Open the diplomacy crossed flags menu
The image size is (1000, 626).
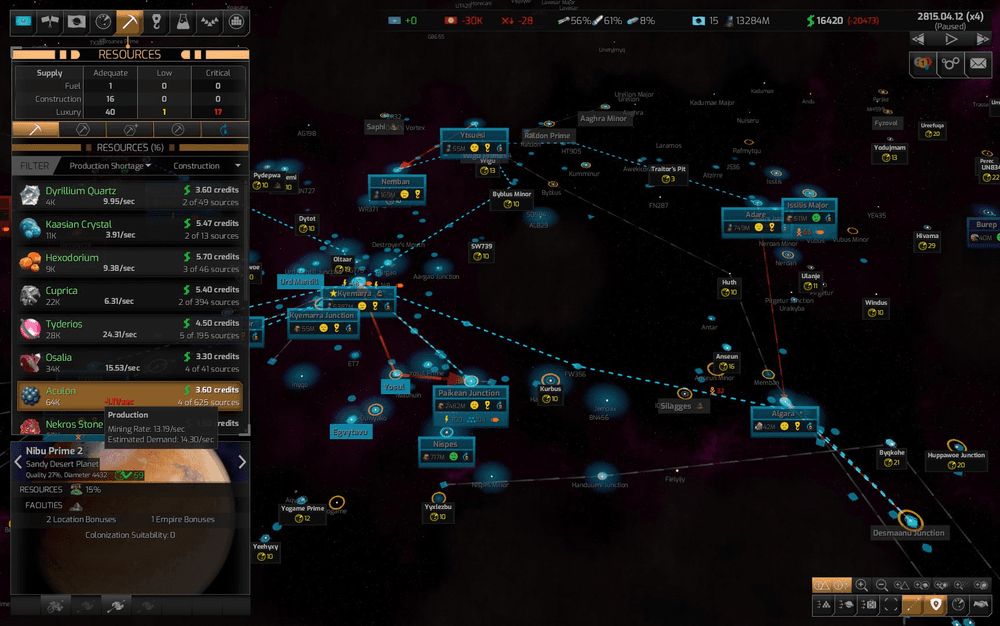coord(50,21)
